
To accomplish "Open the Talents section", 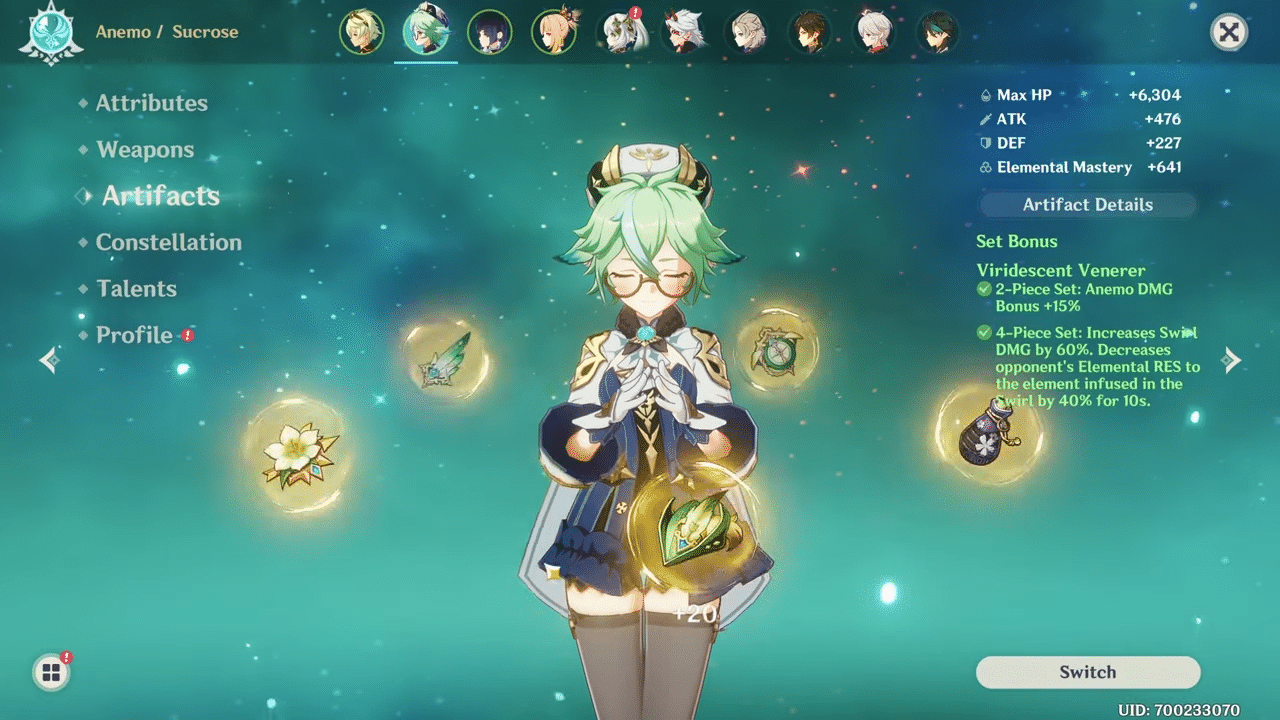I will coord(136,288).
